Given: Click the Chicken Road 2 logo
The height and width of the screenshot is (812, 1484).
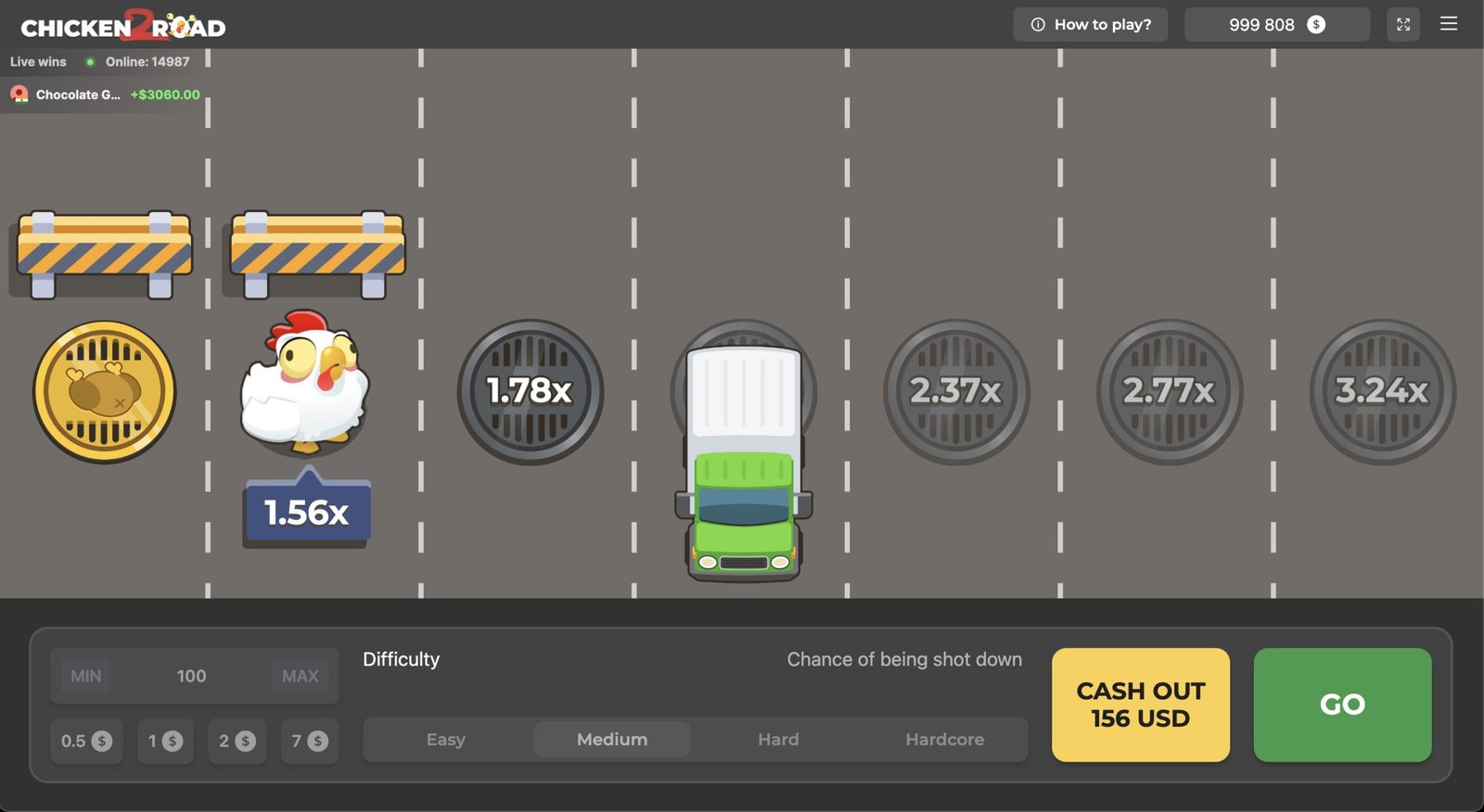Looking at the screenshot, I should (x=123, y=26).
